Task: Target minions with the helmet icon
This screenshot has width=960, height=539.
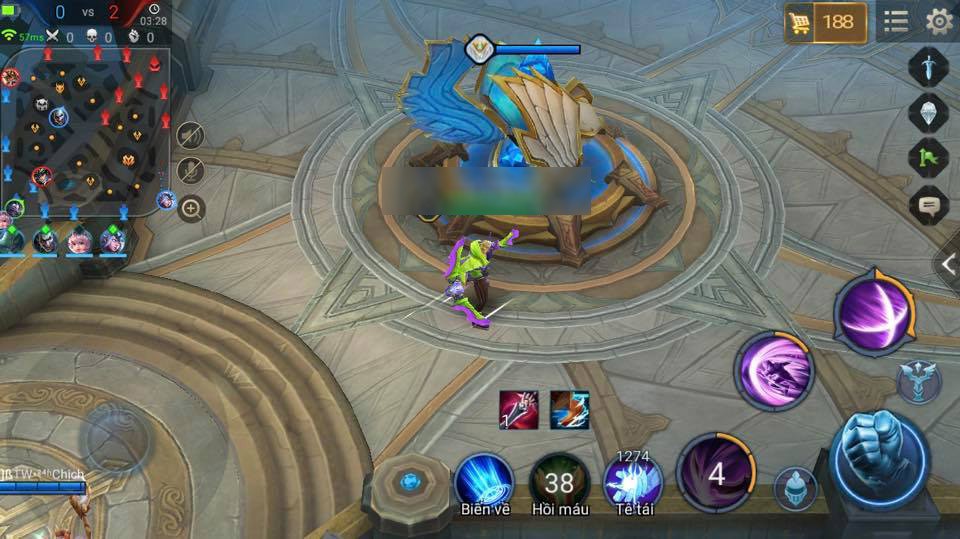Action: pos(795,489)
